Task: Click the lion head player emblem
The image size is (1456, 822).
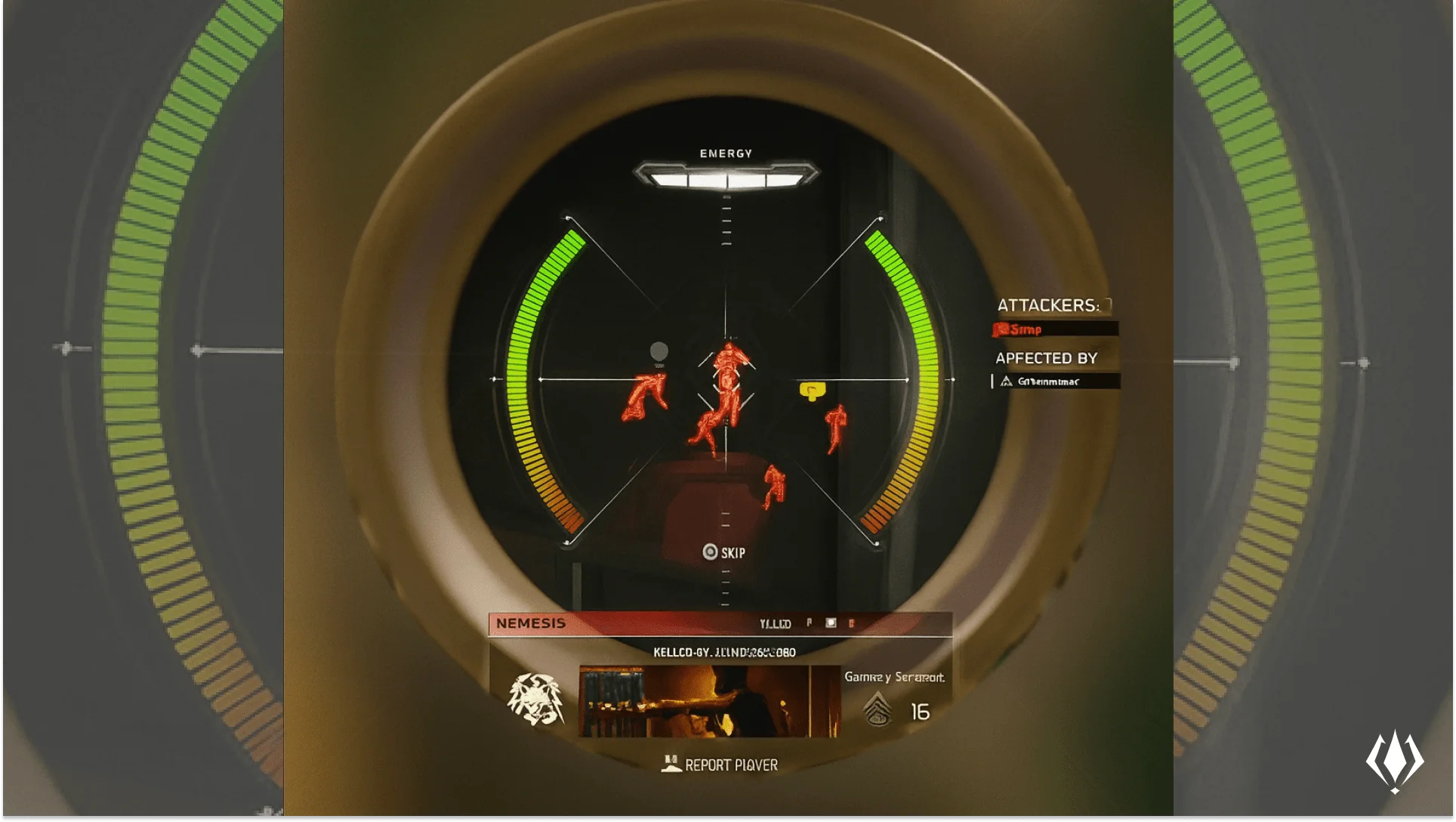Action: coord(535,700)
